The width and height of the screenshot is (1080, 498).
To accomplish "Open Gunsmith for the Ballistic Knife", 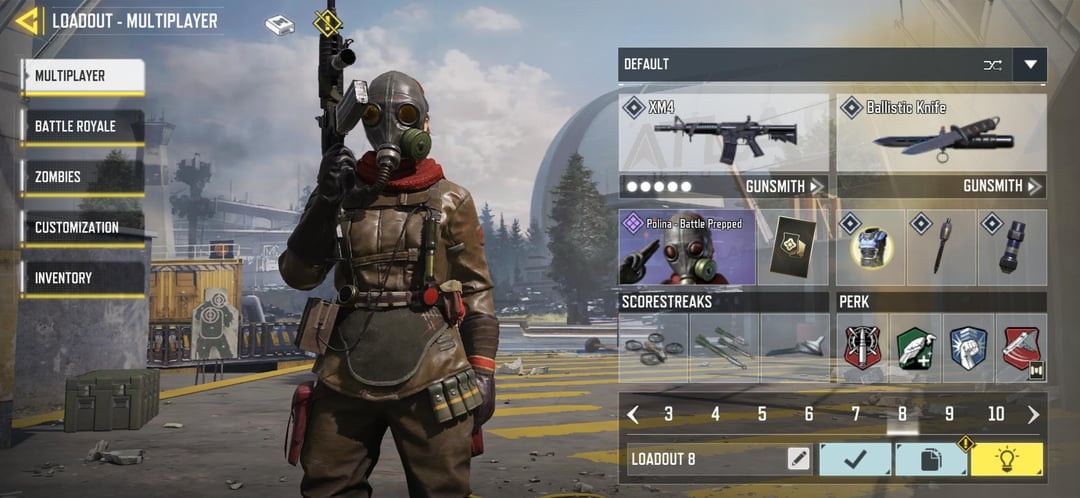I will point(1002,186).
